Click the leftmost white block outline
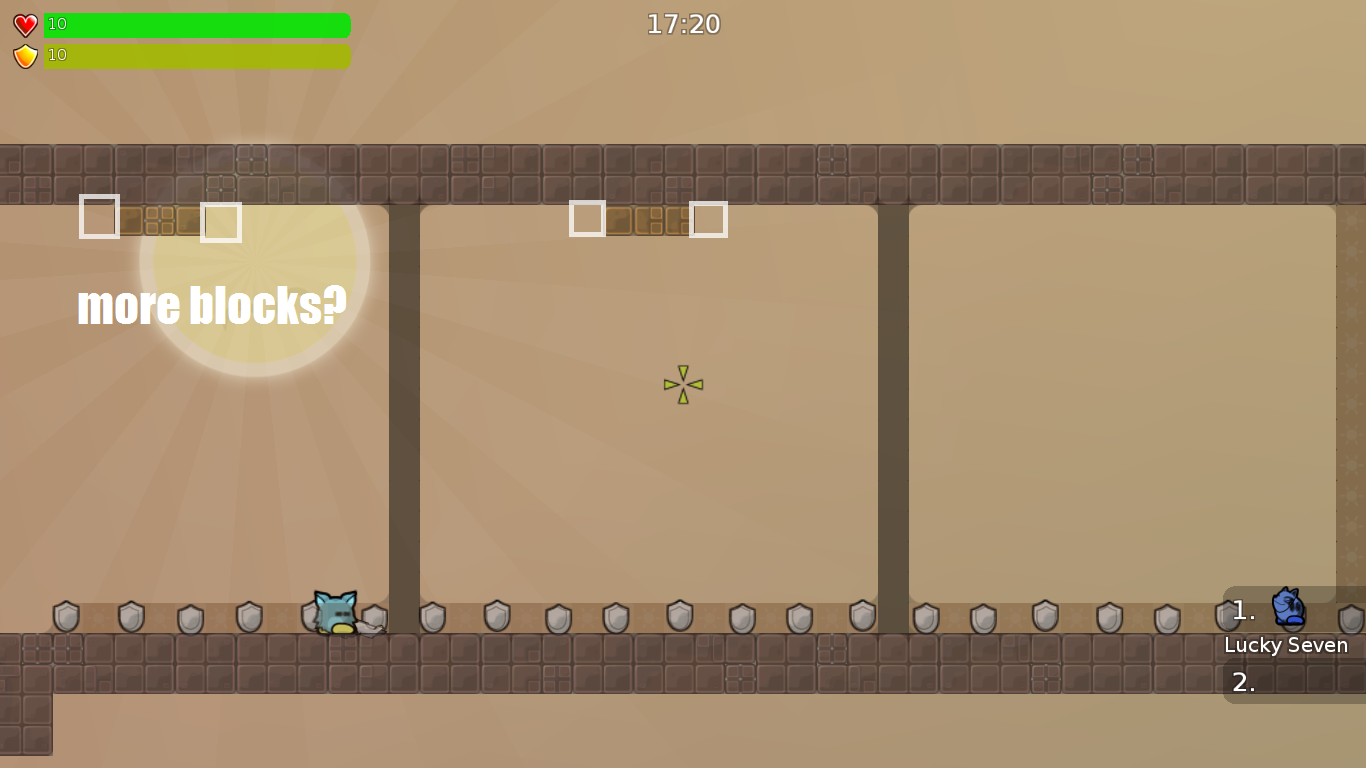The height and width of the screenshot is (768, 1366). point(99,217)
